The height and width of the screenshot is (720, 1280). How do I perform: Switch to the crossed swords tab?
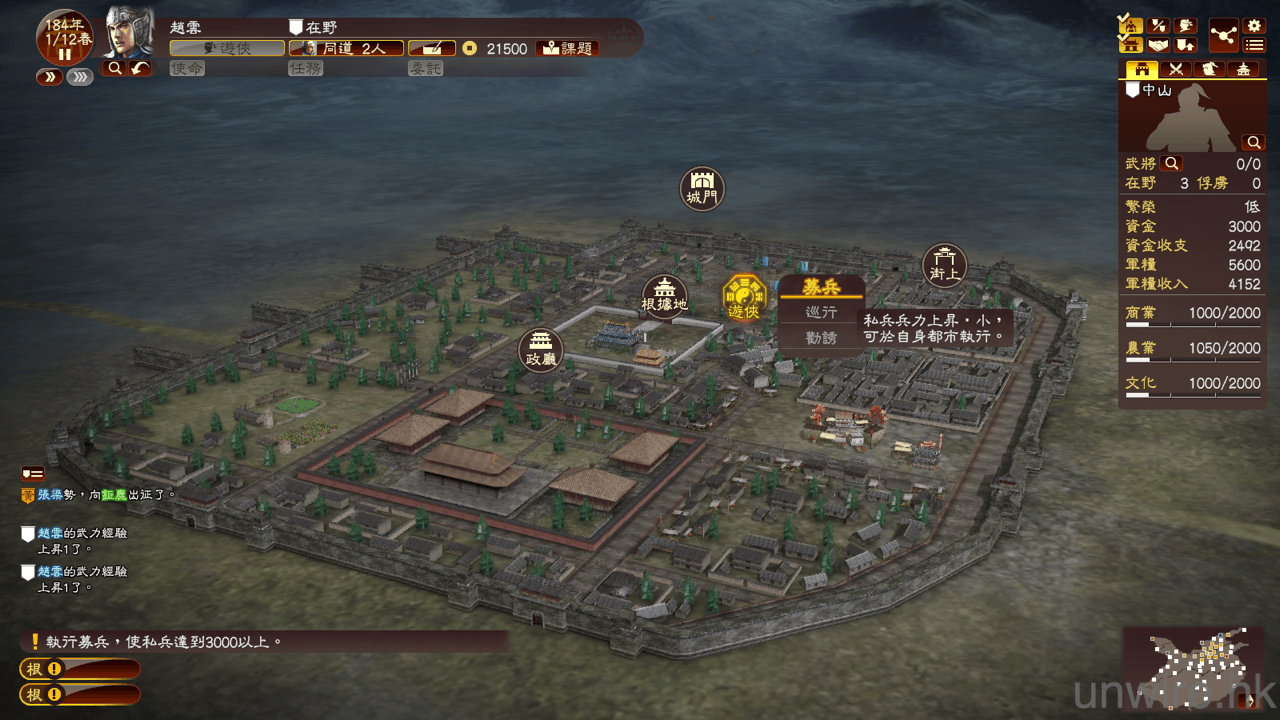click(1177, 70)
